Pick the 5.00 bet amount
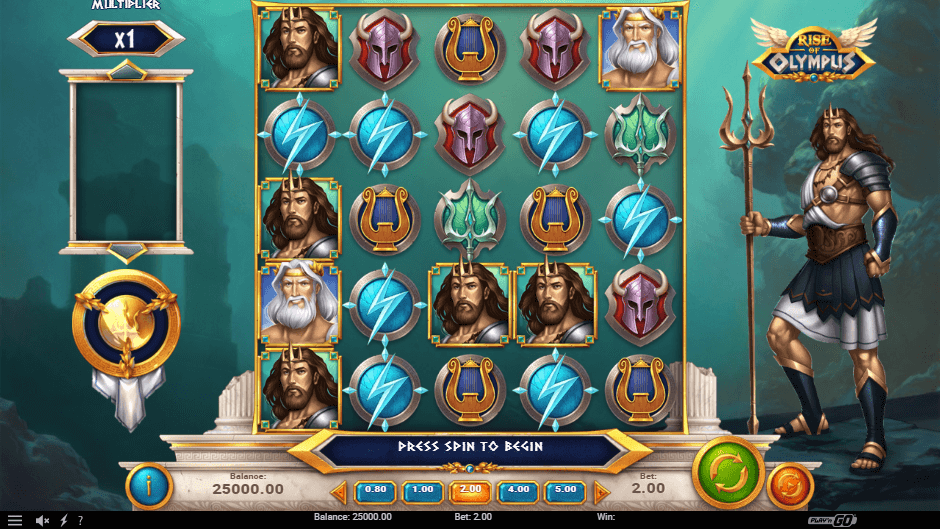 pos(564,491)
